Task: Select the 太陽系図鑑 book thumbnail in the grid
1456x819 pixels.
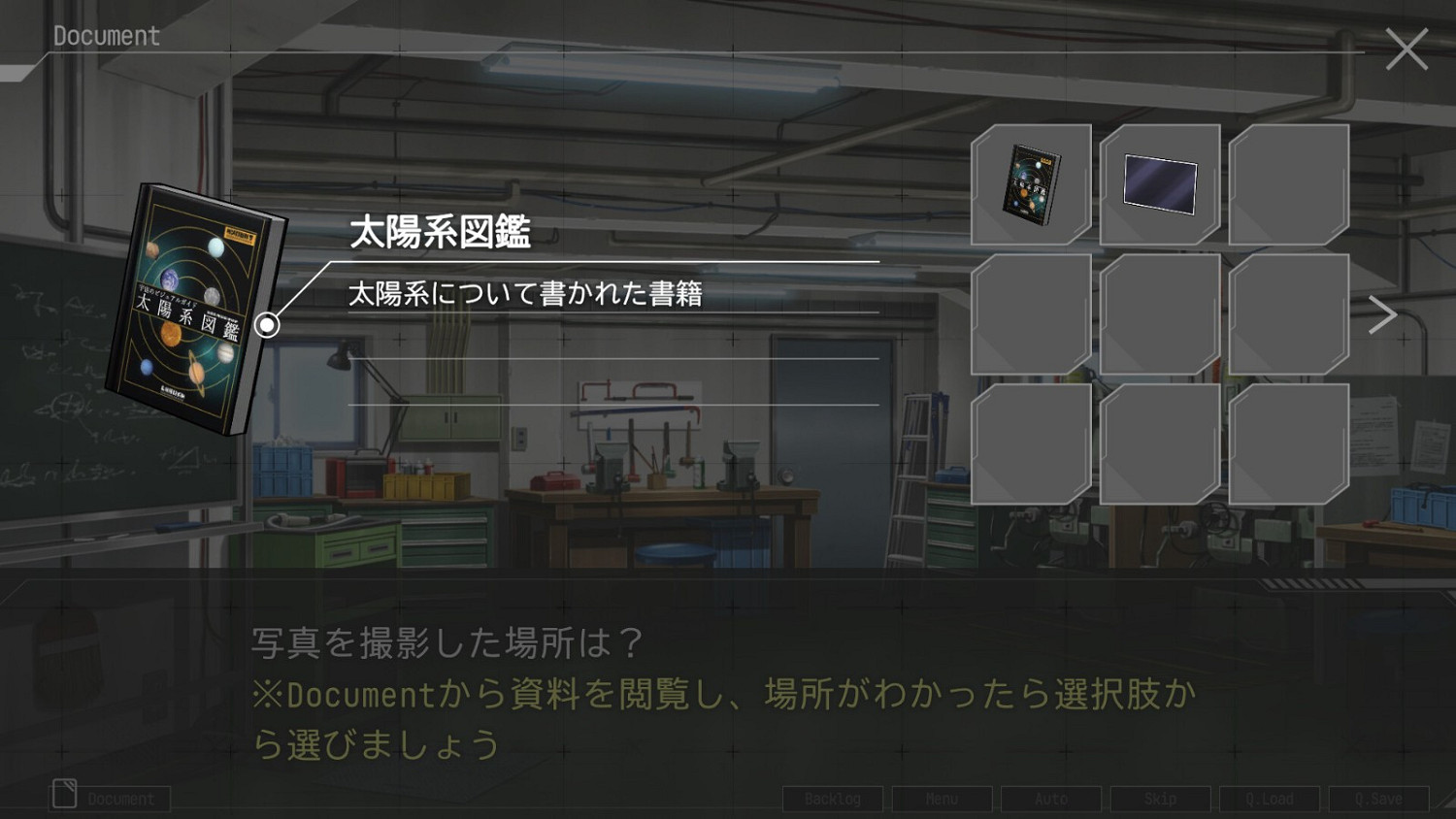Action: click(x=1030, y=183)
